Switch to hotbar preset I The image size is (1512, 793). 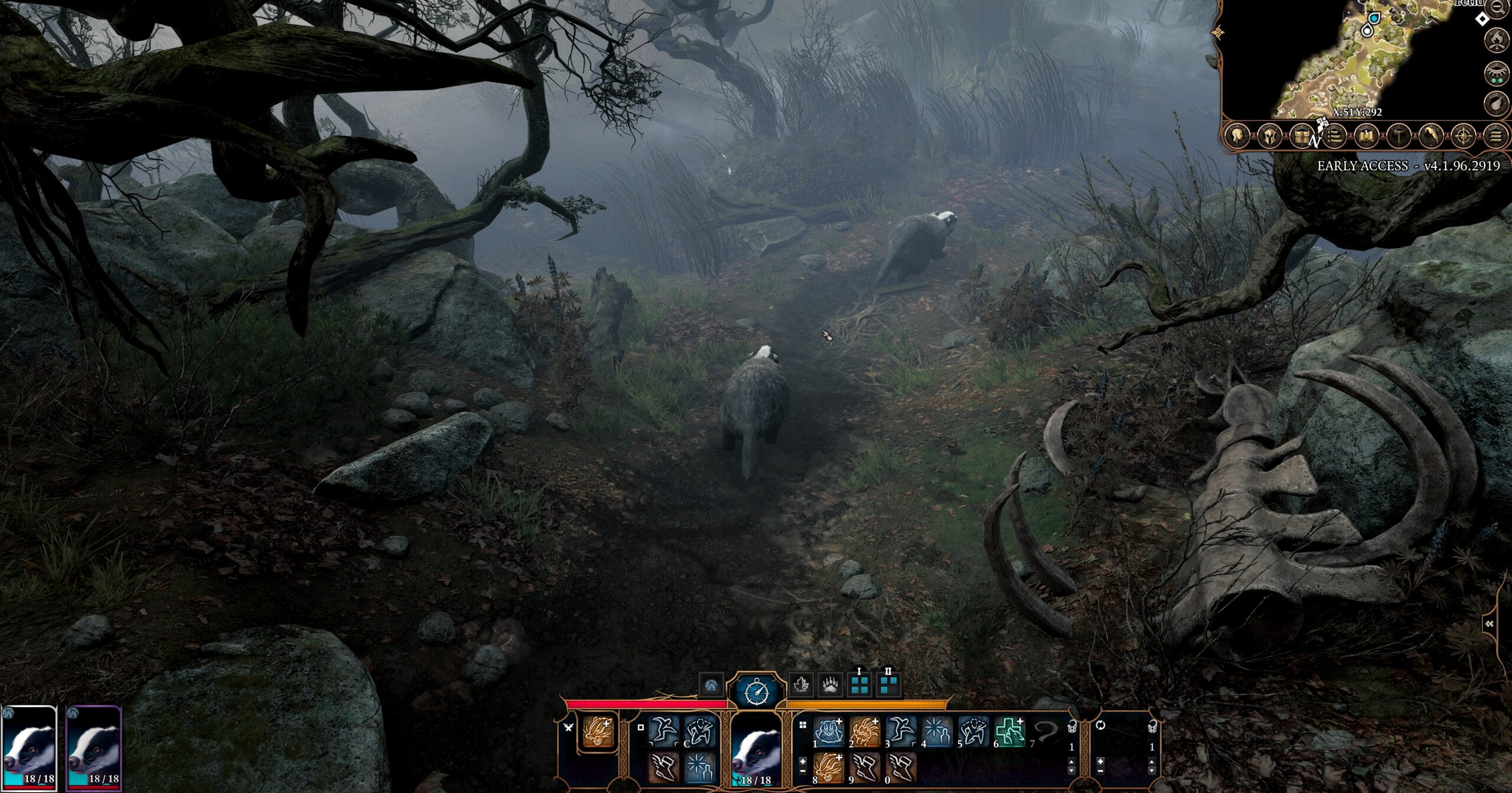(x=859, y=685)
